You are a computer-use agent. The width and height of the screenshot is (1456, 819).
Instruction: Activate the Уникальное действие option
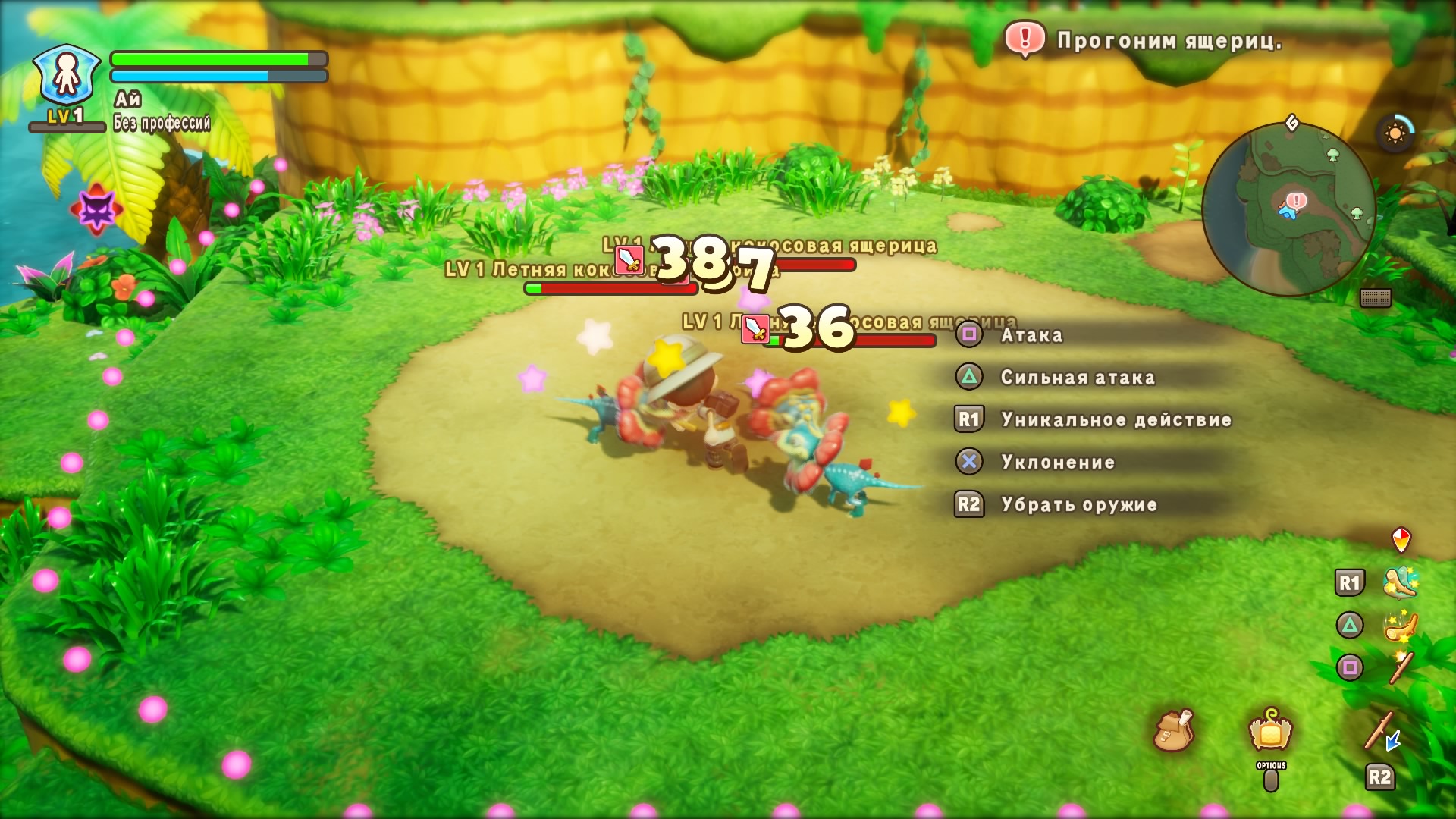[1116, 420]
